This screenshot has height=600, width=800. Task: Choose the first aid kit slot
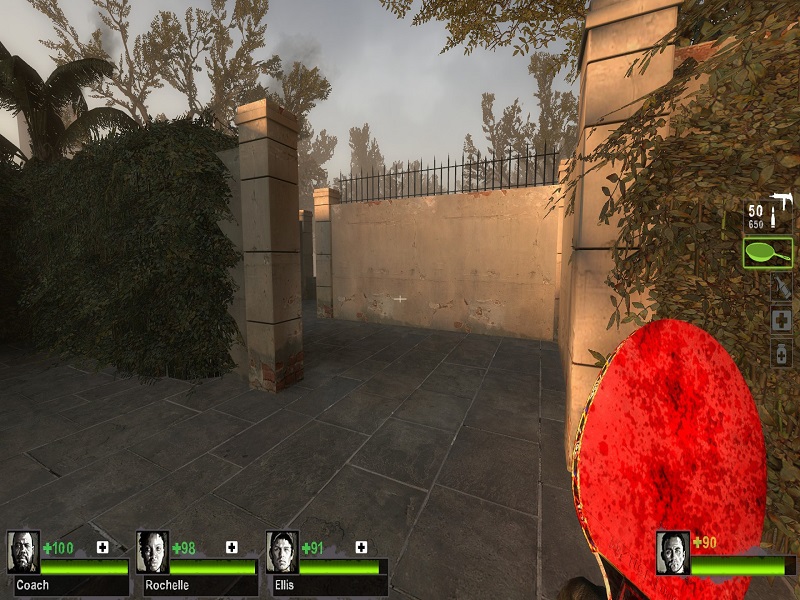coord(781,320)
